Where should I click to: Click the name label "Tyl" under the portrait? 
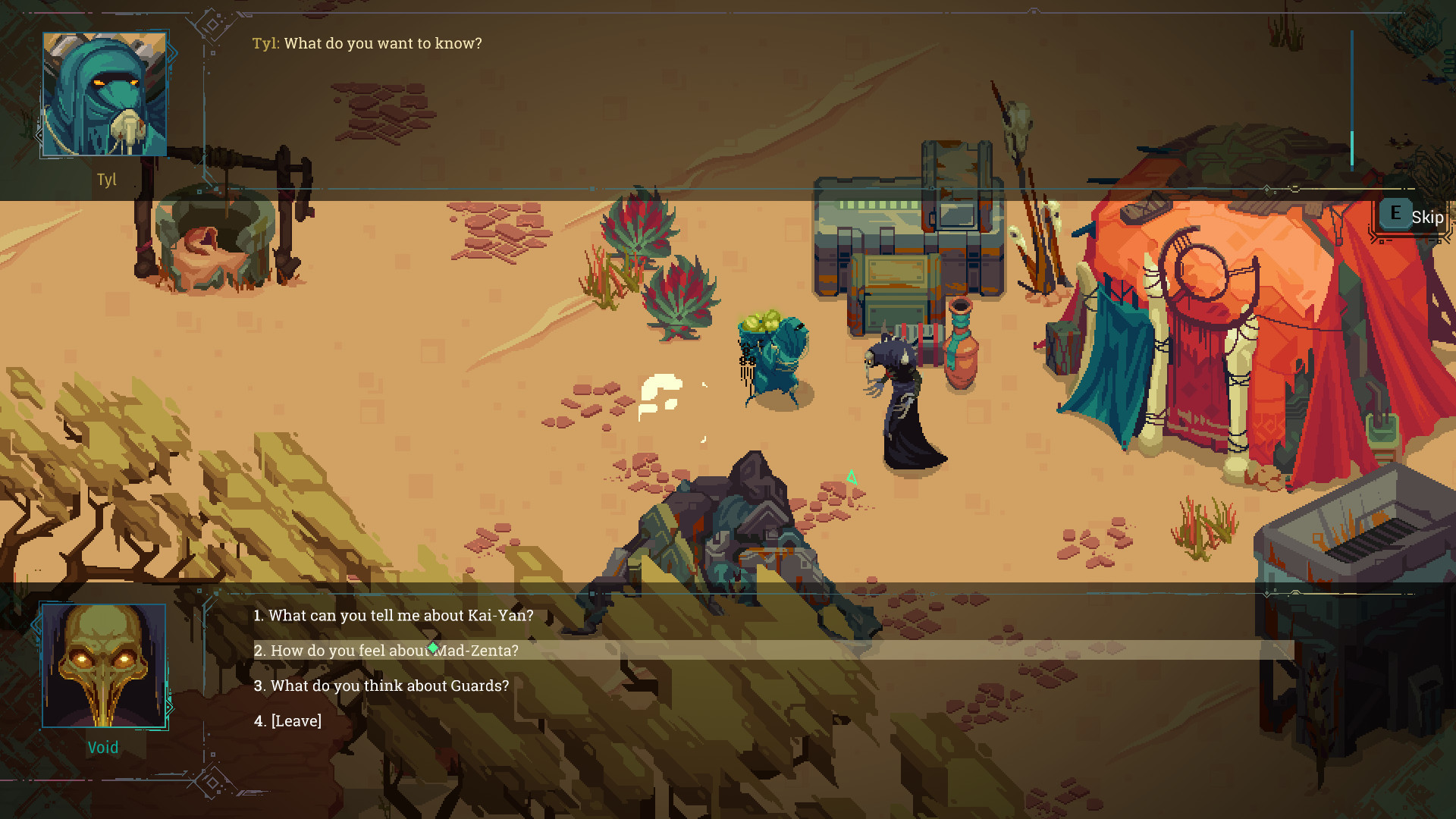pos(107,180)
